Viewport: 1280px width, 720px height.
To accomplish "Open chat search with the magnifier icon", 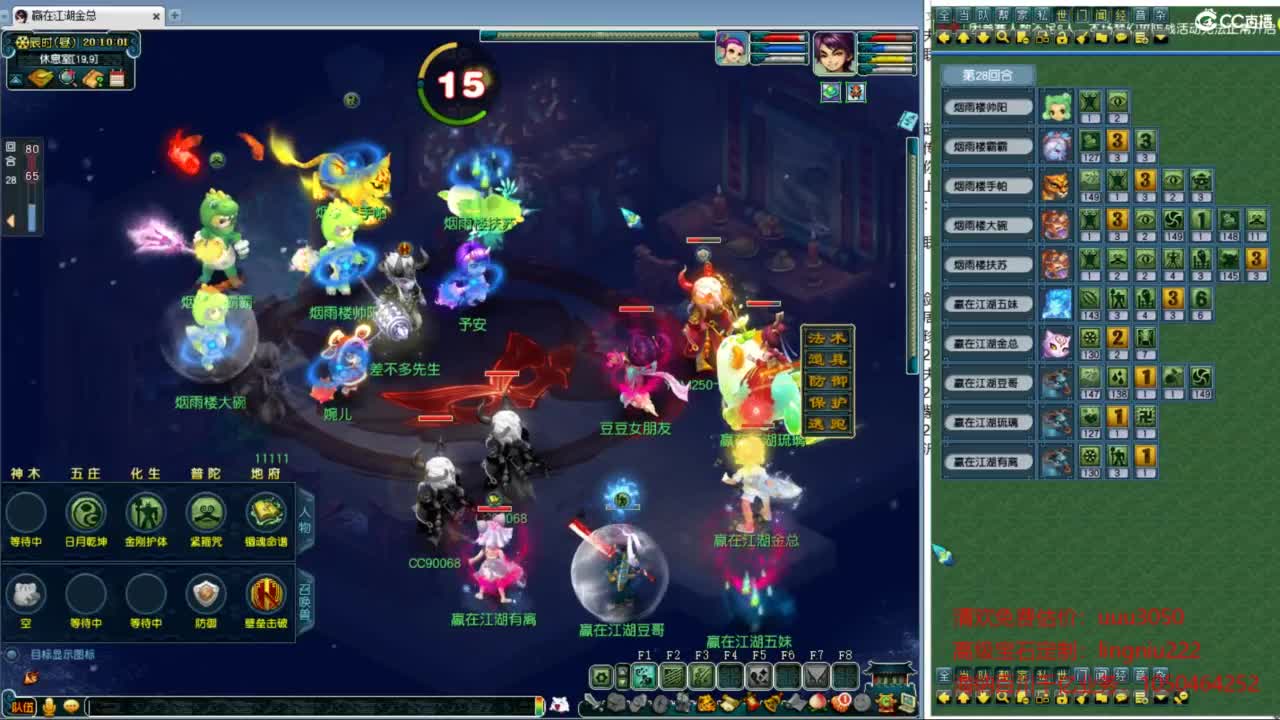I will 1002,38.
